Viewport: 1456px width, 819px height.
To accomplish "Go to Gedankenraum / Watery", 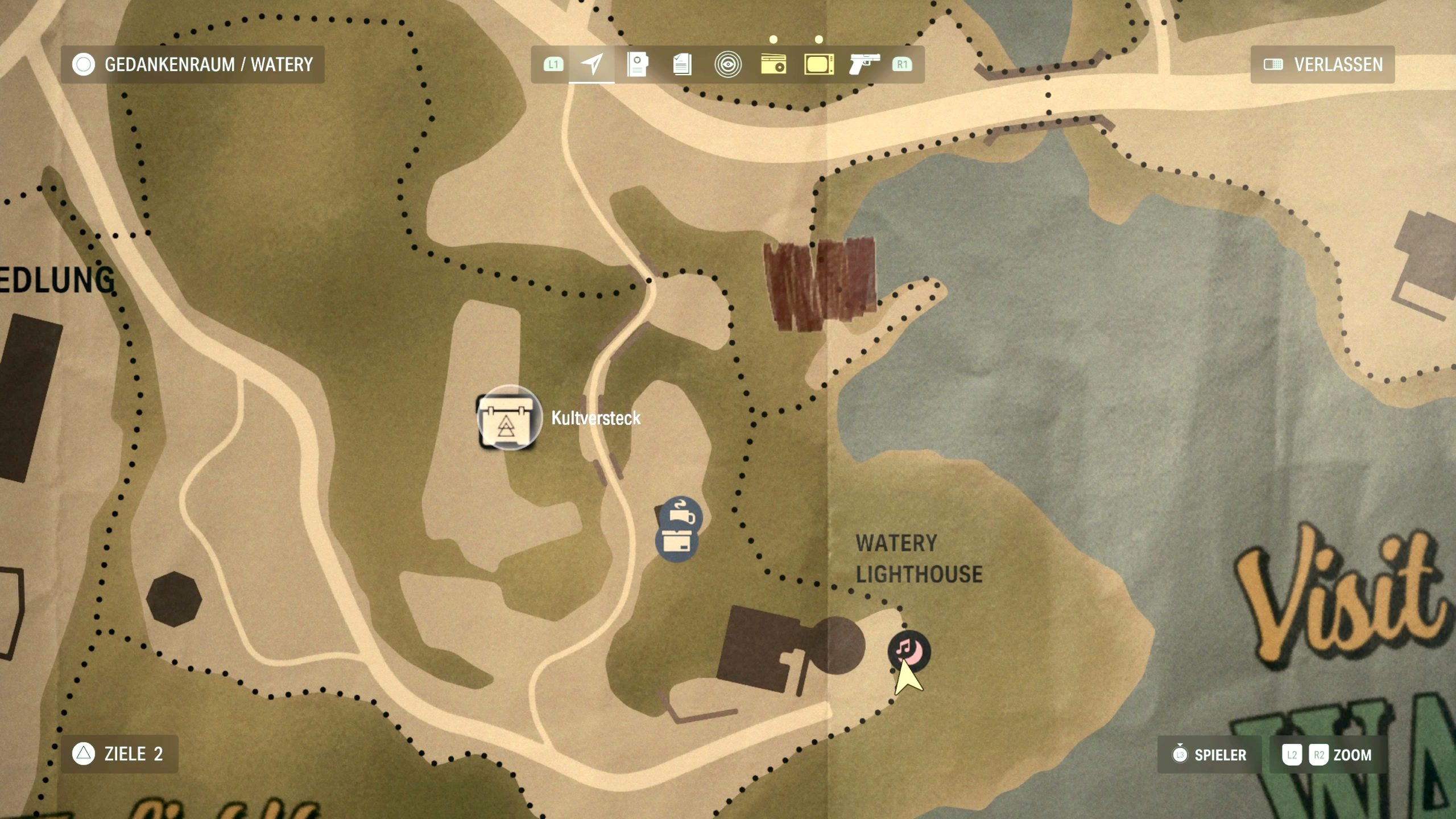I will (193, 65).
